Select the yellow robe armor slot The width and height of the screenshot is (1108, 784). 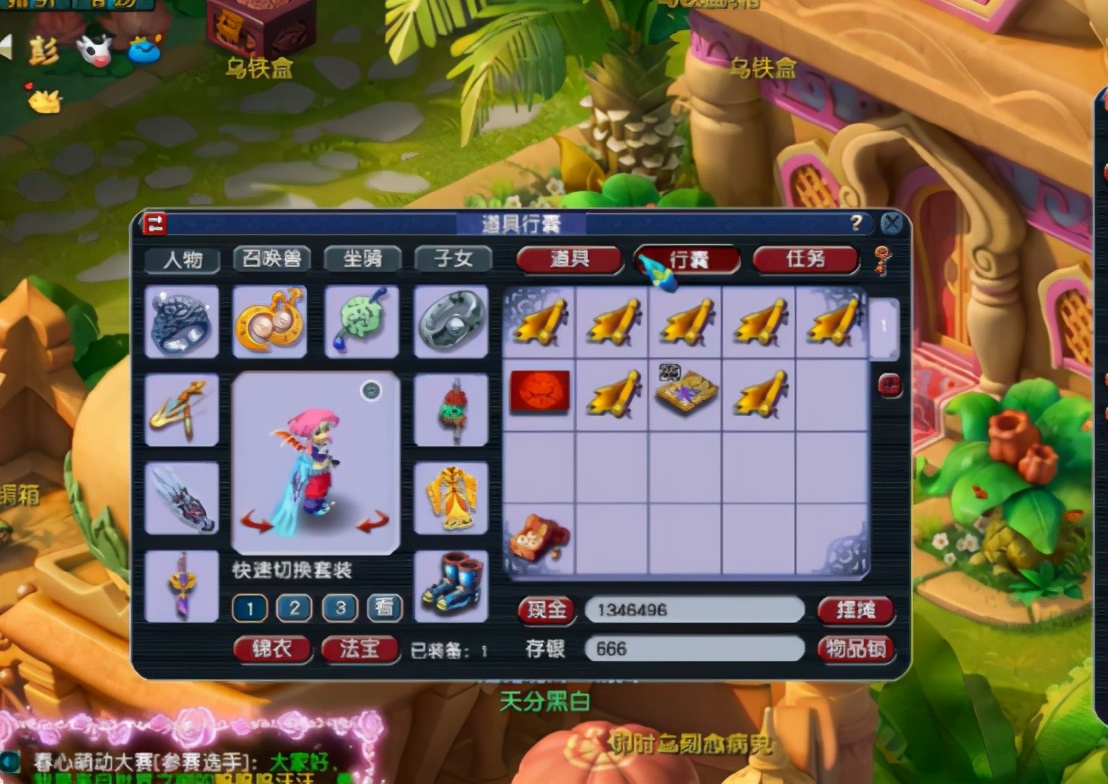point(451,498)
